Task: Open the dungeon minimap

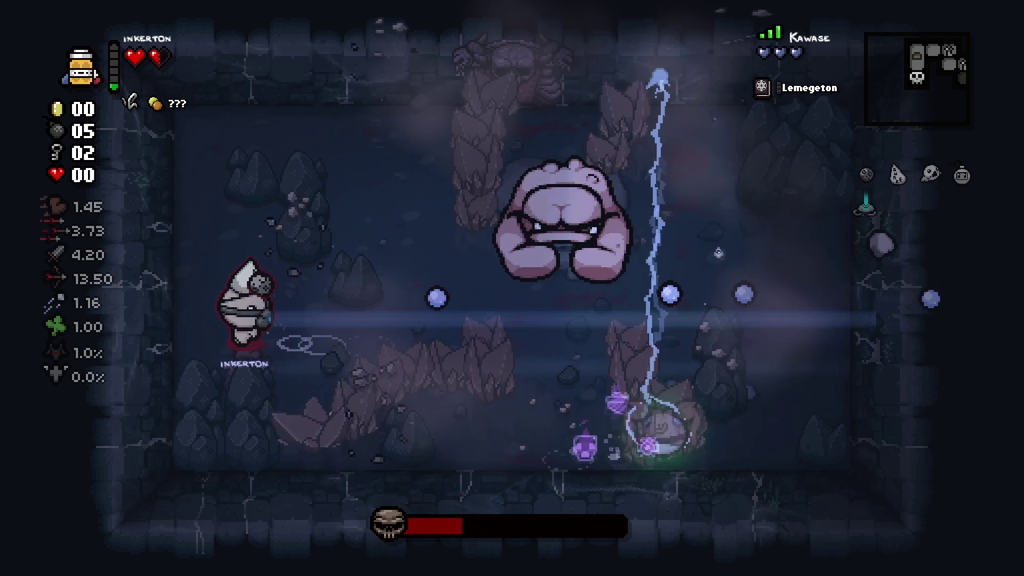Action: (x=917, y=79)
